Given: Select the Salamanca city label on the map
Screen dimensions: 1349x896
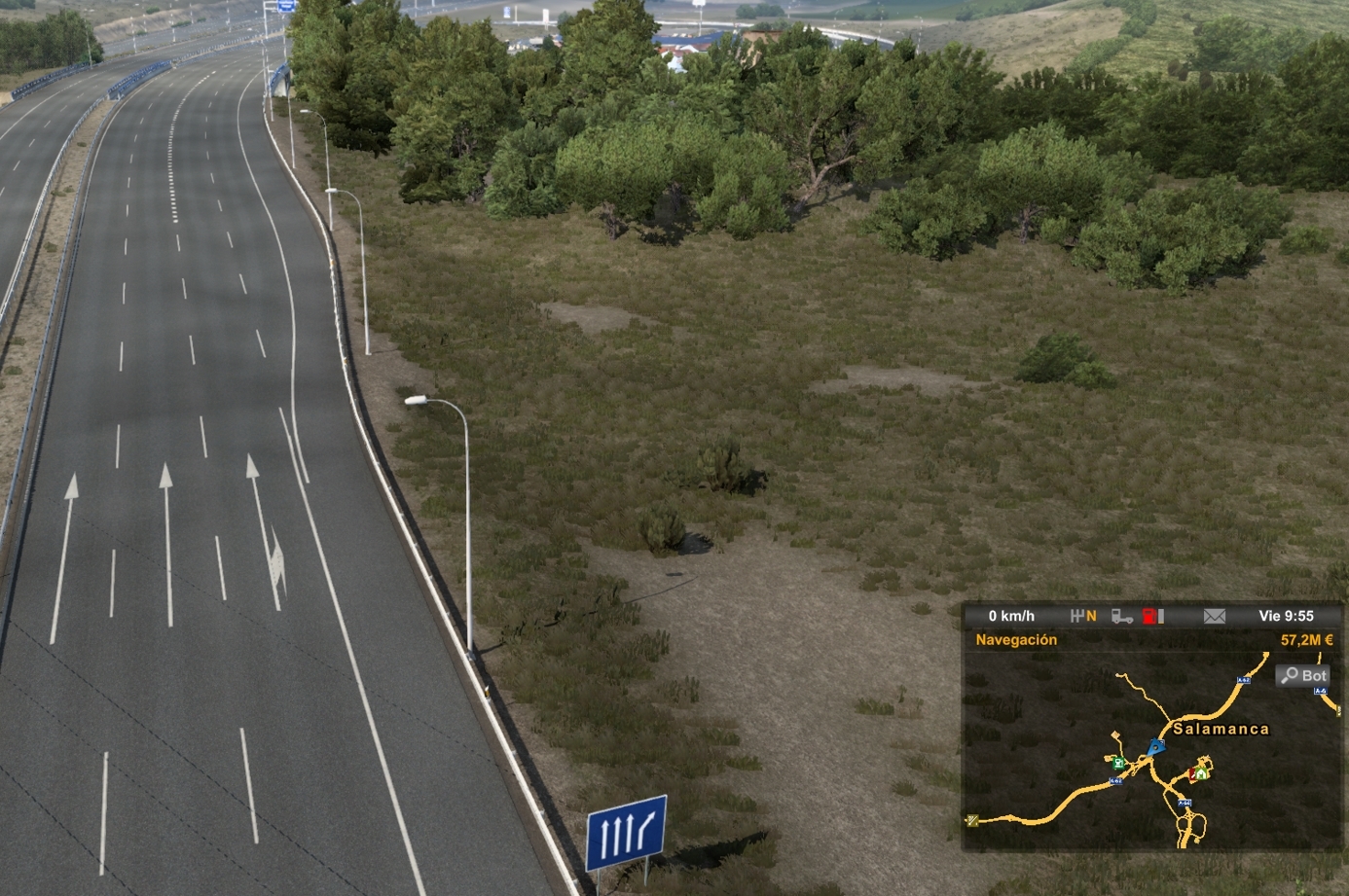Looking at the screenshot, I should coord(1221,729).
